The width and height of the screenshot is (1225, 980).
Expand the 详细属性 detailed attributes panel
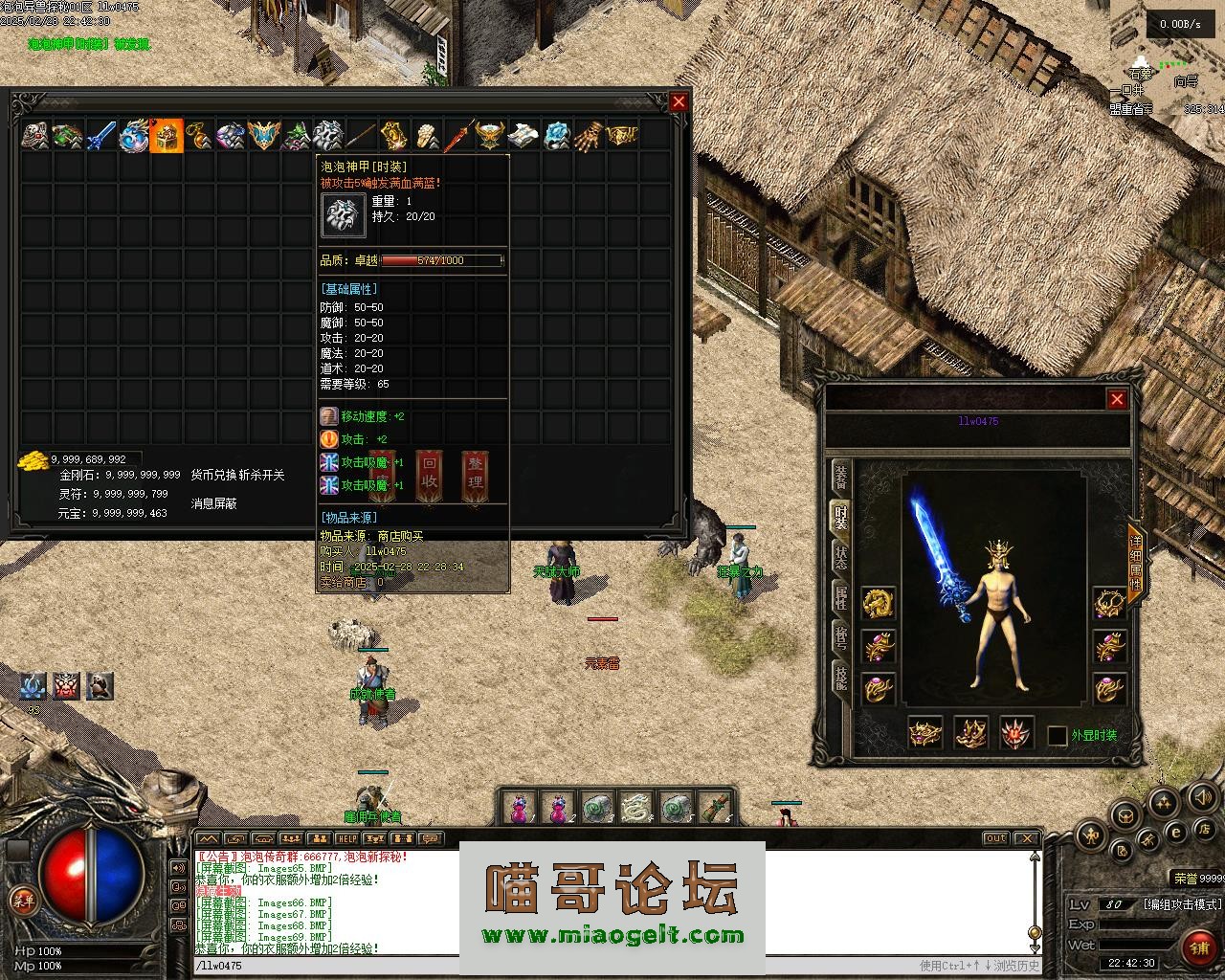[x=1136, y=564]
